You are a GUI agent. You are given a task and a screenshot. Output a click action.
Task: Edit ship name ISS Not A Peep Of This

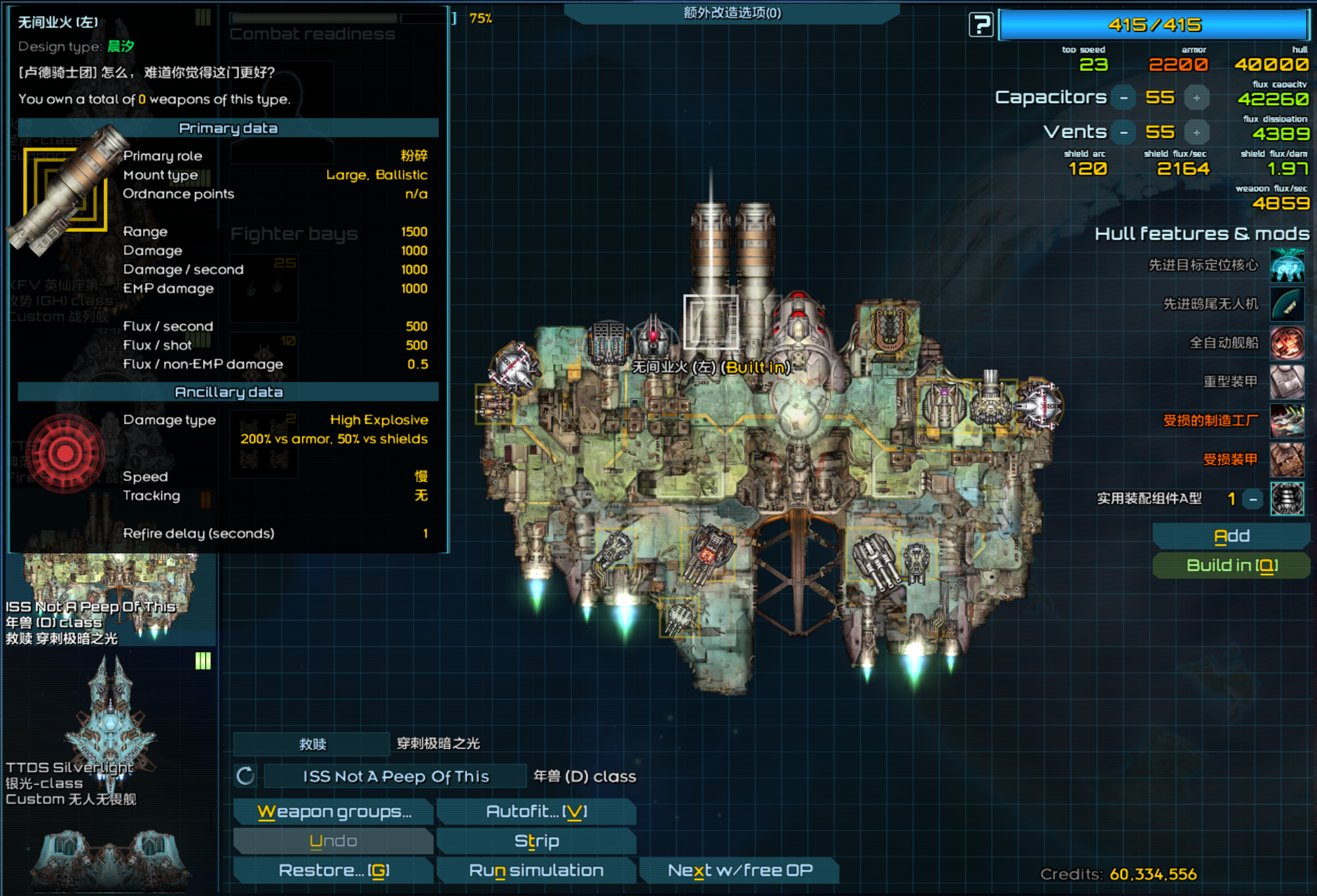(x=395, y=777)
